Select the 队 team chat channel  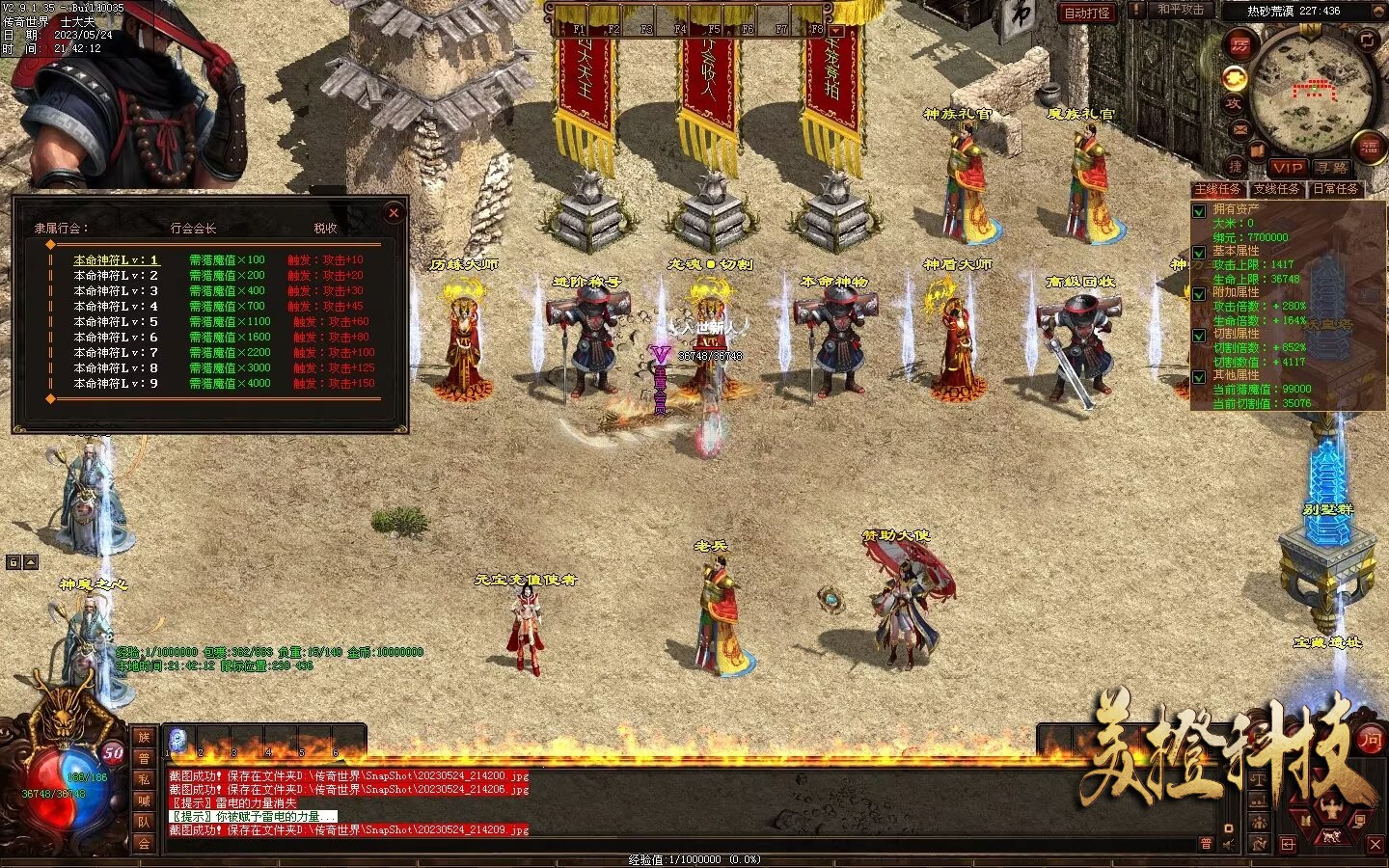point(143,822)
